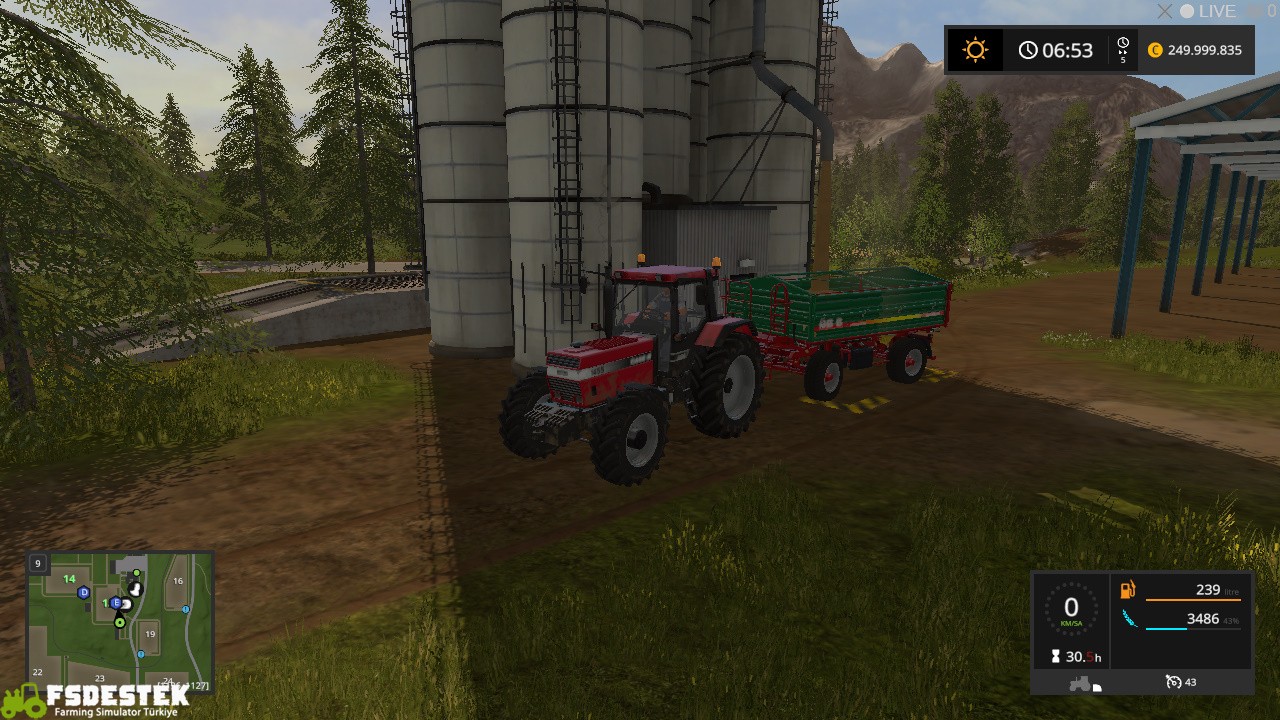Viewport: 1280px width, 720px height.
Task: Click the green player position marker
Action: [120, 622]
